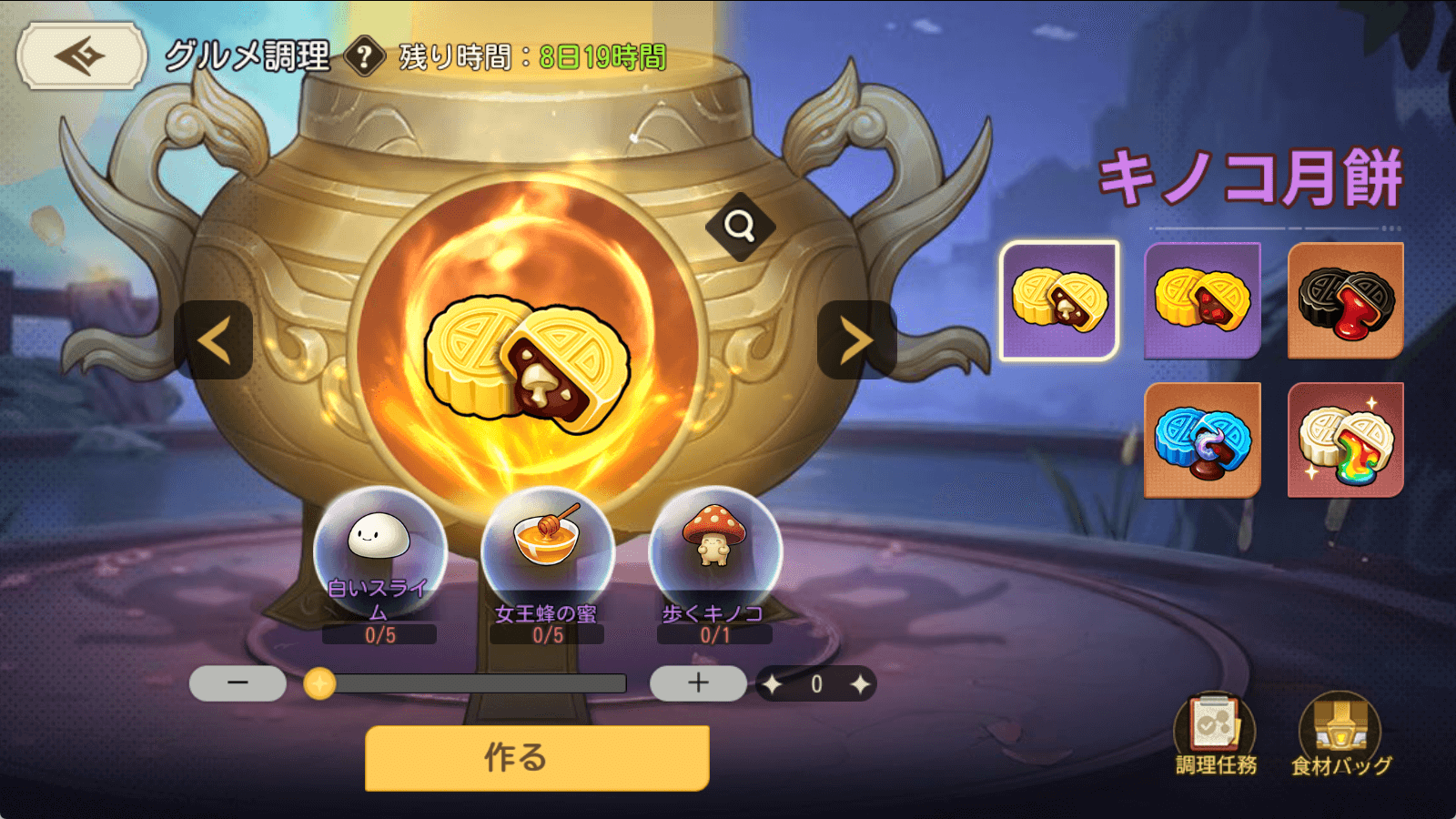This screenshot has width=1456, height=819.
Task: Increase quantity with the plus button
Action: (698, 683)
